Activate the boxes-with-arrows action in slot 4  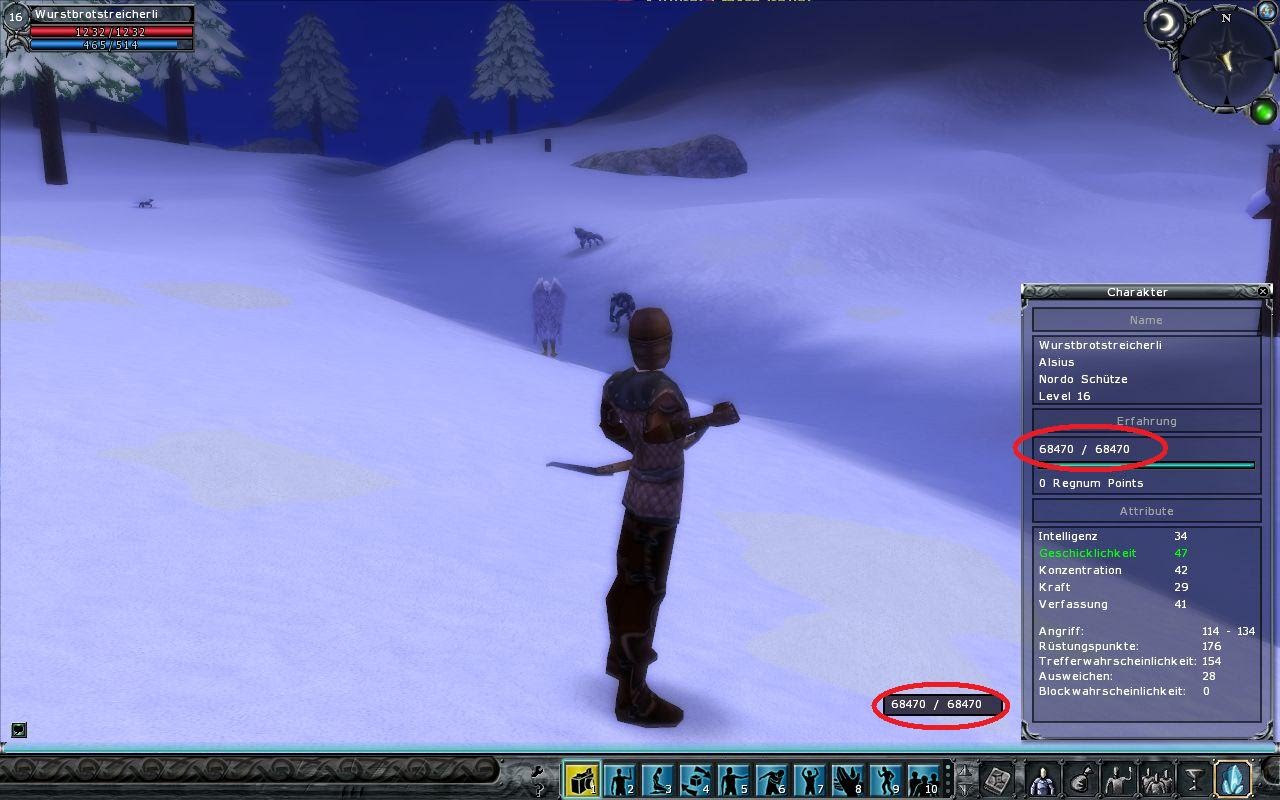point(695,779)
